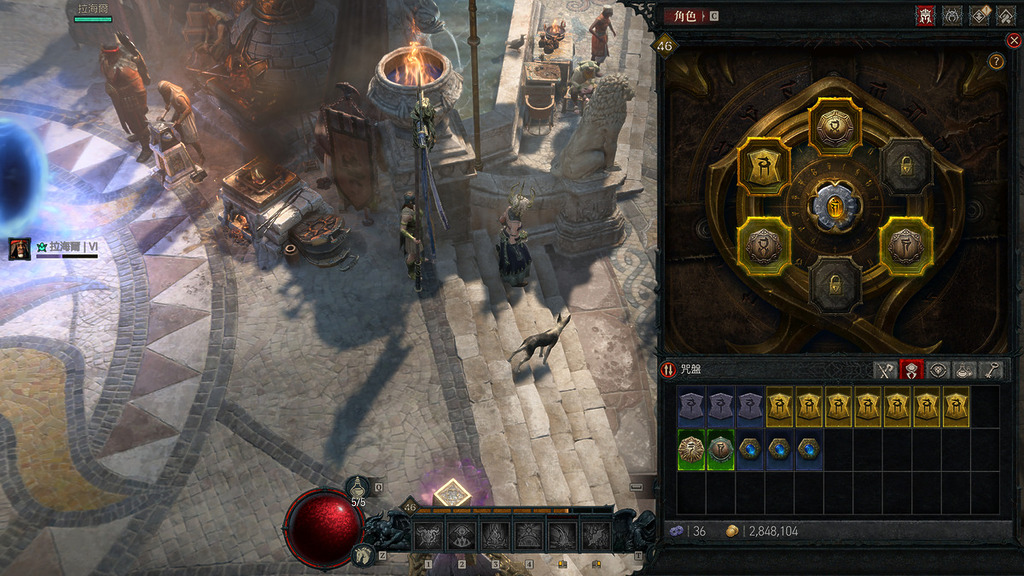
Task: Activate the eye skill in hotbar slot two
Action: coord(461,537)
